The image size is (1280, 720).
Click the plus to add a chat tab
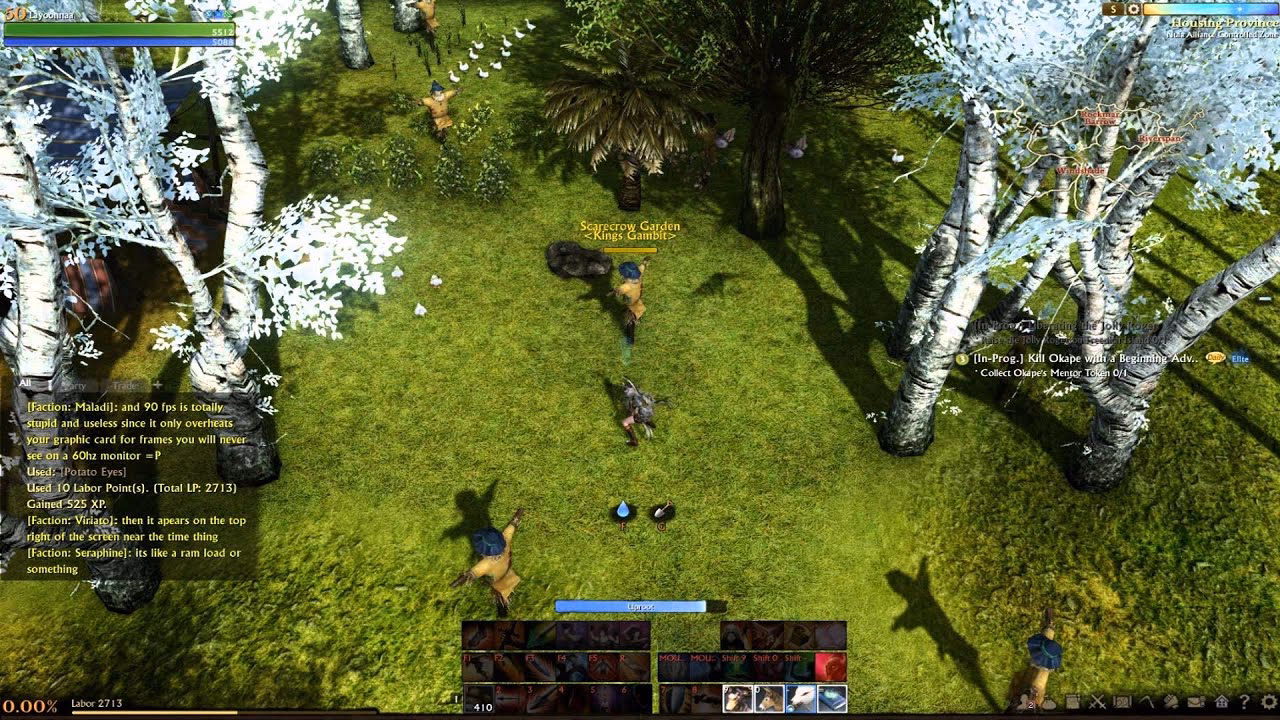[x=158, y=385]
